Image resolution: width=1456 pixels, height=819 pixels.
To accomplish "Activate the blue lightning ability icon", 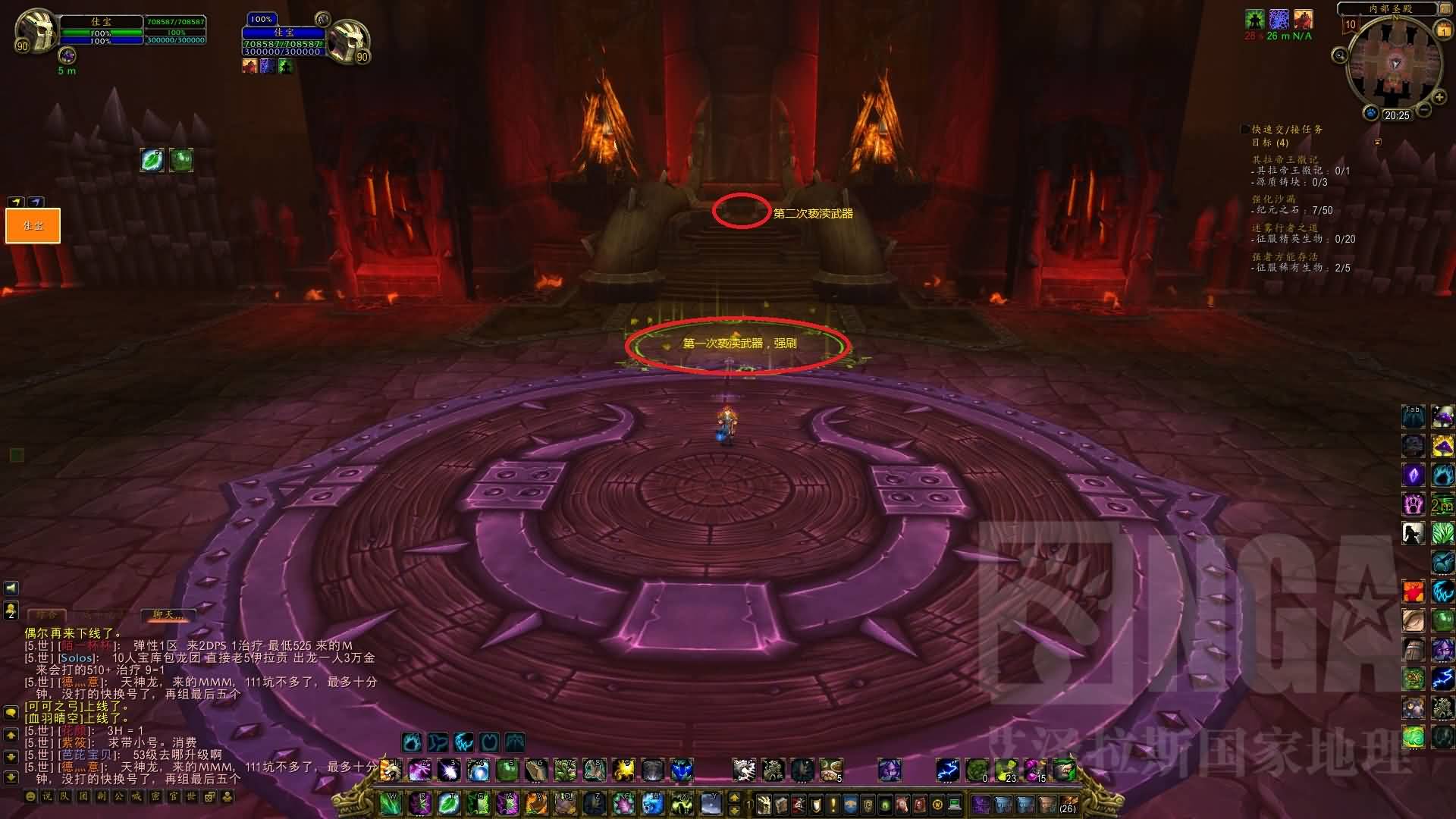I will coord(946,770).
